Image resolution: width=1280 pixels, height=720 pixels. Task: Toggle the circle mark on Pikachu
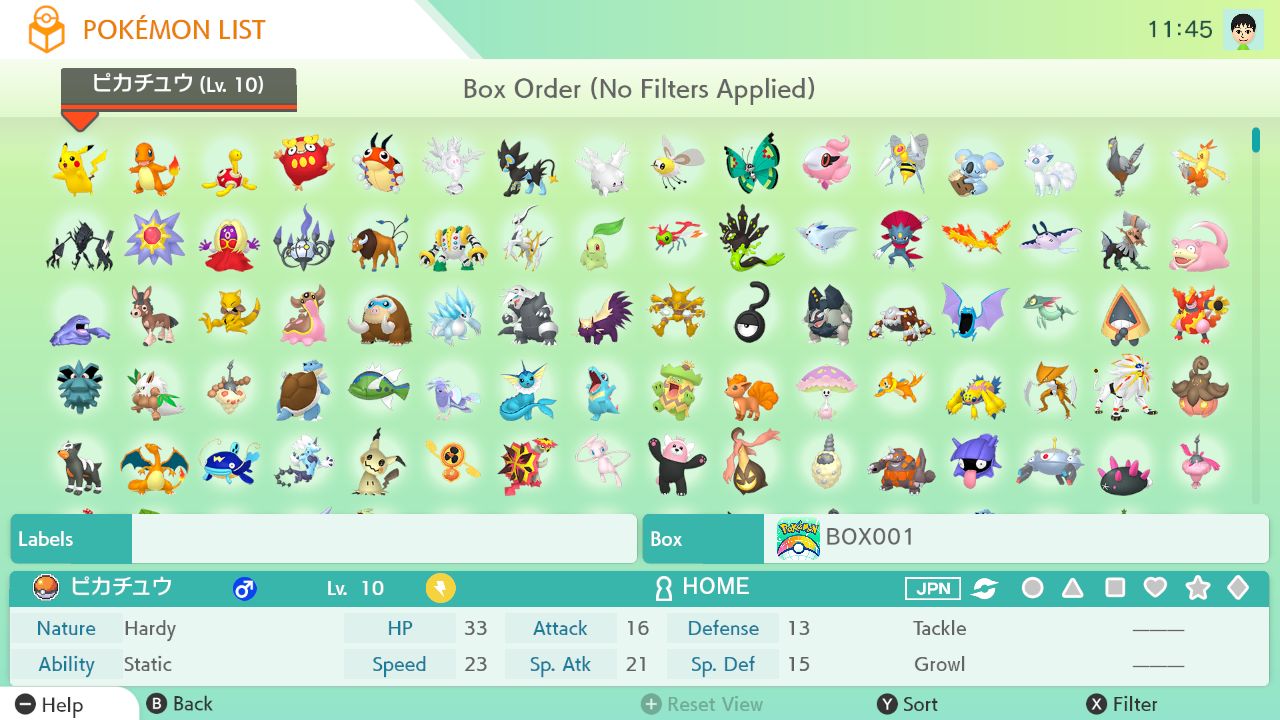1032,588
